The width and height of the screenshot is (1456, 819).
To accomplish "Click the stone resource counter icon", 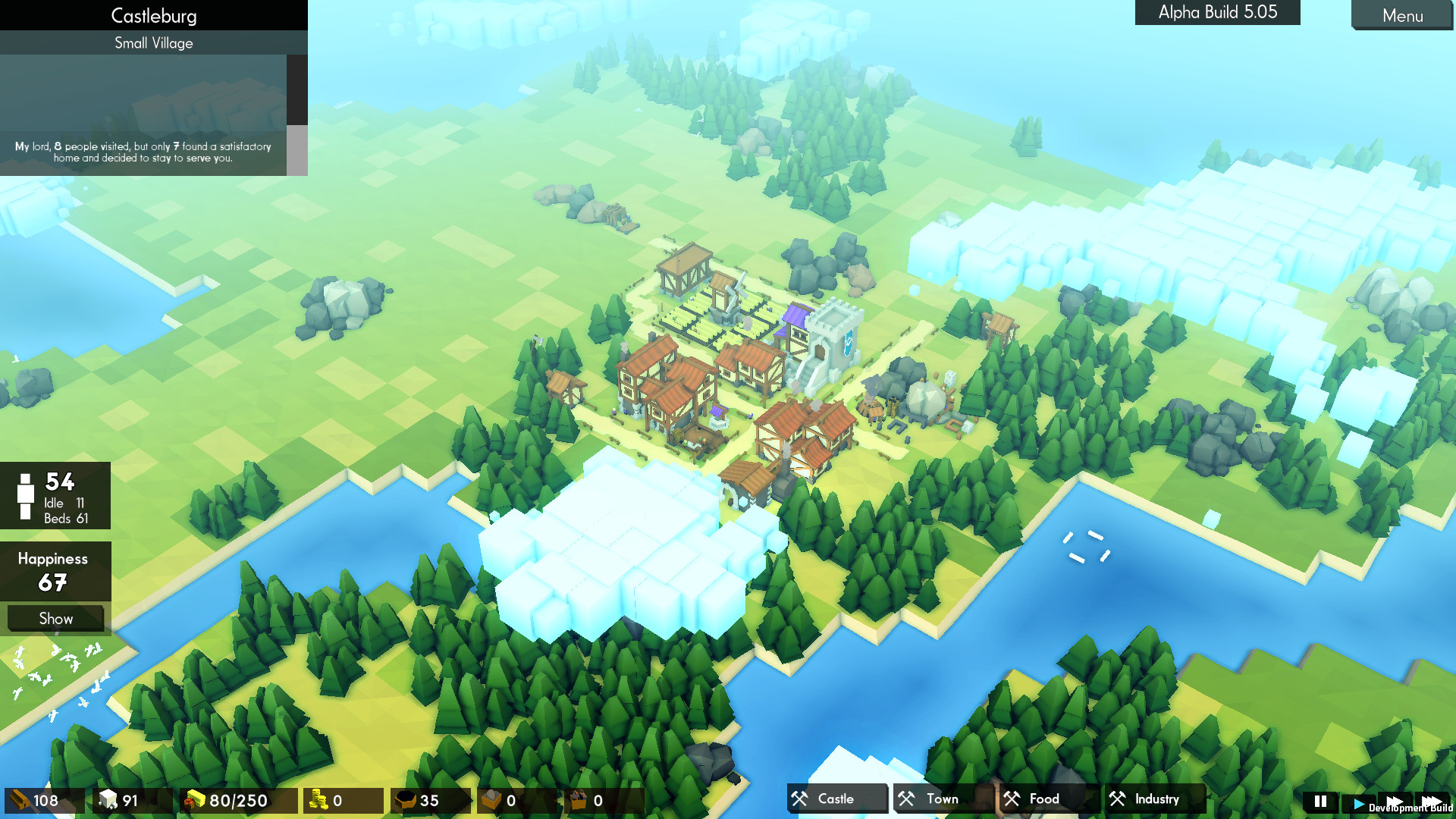I will [x=107, y=800].
